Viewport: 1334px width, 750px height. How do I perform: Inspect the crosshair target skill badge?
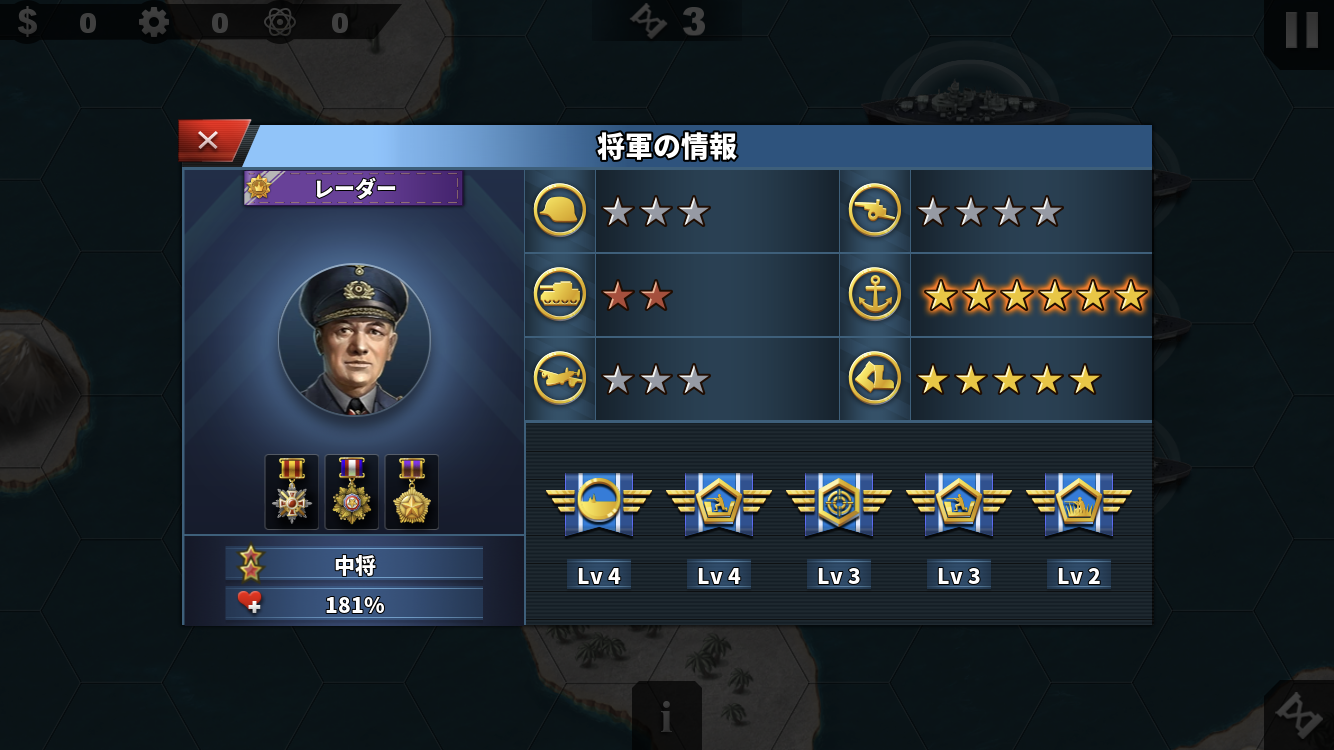point(839,502)
